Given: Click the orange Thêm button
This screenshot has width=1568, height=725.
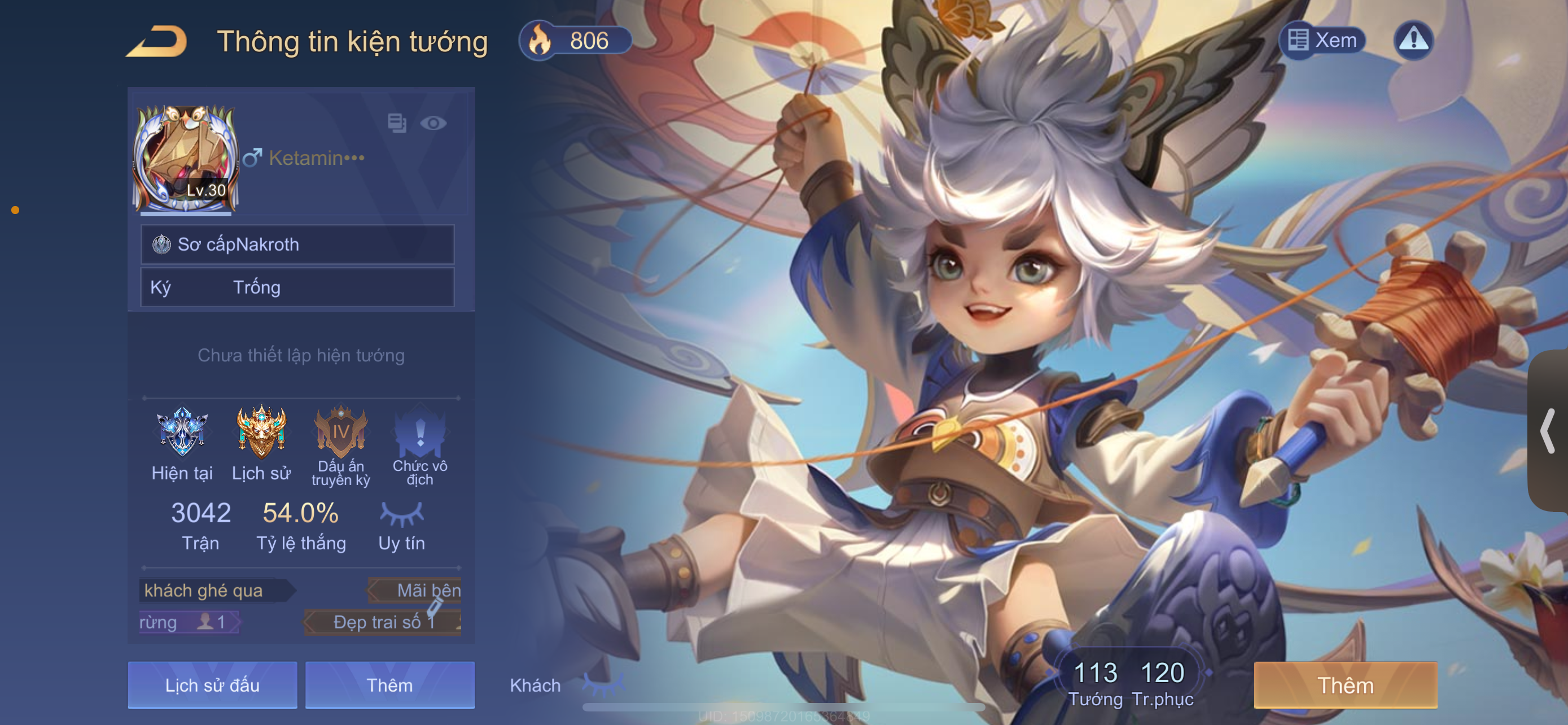Looking at the screenshot, I should pyautogui.click(x=1345, y=685).
